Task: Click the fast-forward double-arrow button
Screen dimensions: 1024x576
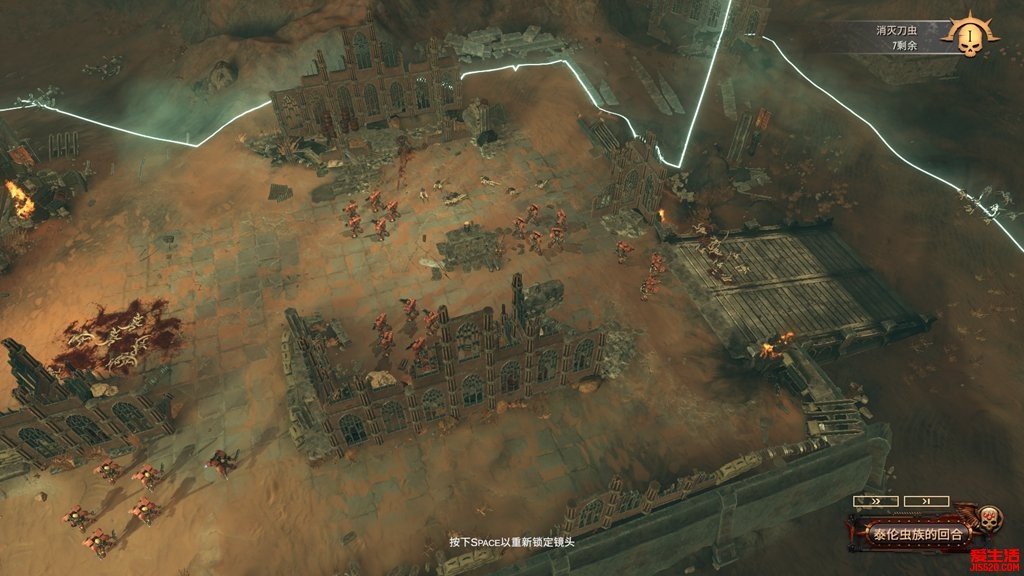Action: coord(873,501)
